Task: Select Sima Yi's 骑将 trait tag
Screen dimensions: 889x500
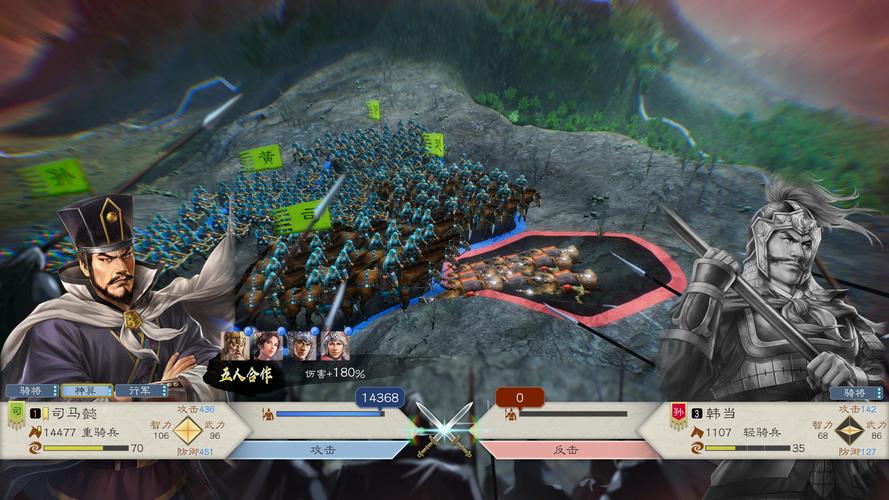Action: [x=31, y=391]
